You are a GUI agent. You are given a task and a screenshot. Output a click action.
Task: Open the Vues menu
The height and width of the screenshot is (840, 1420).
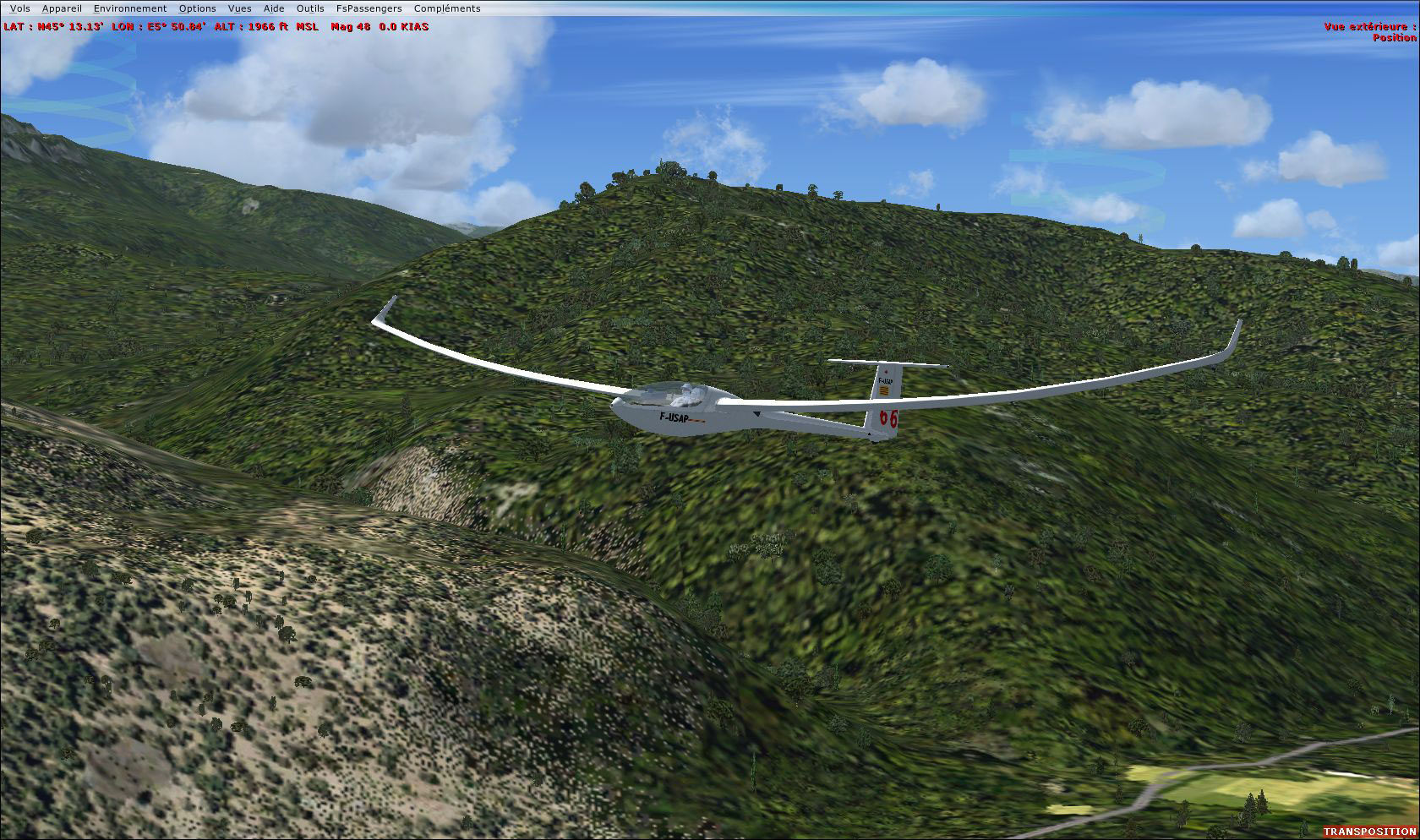coord(239,8)
